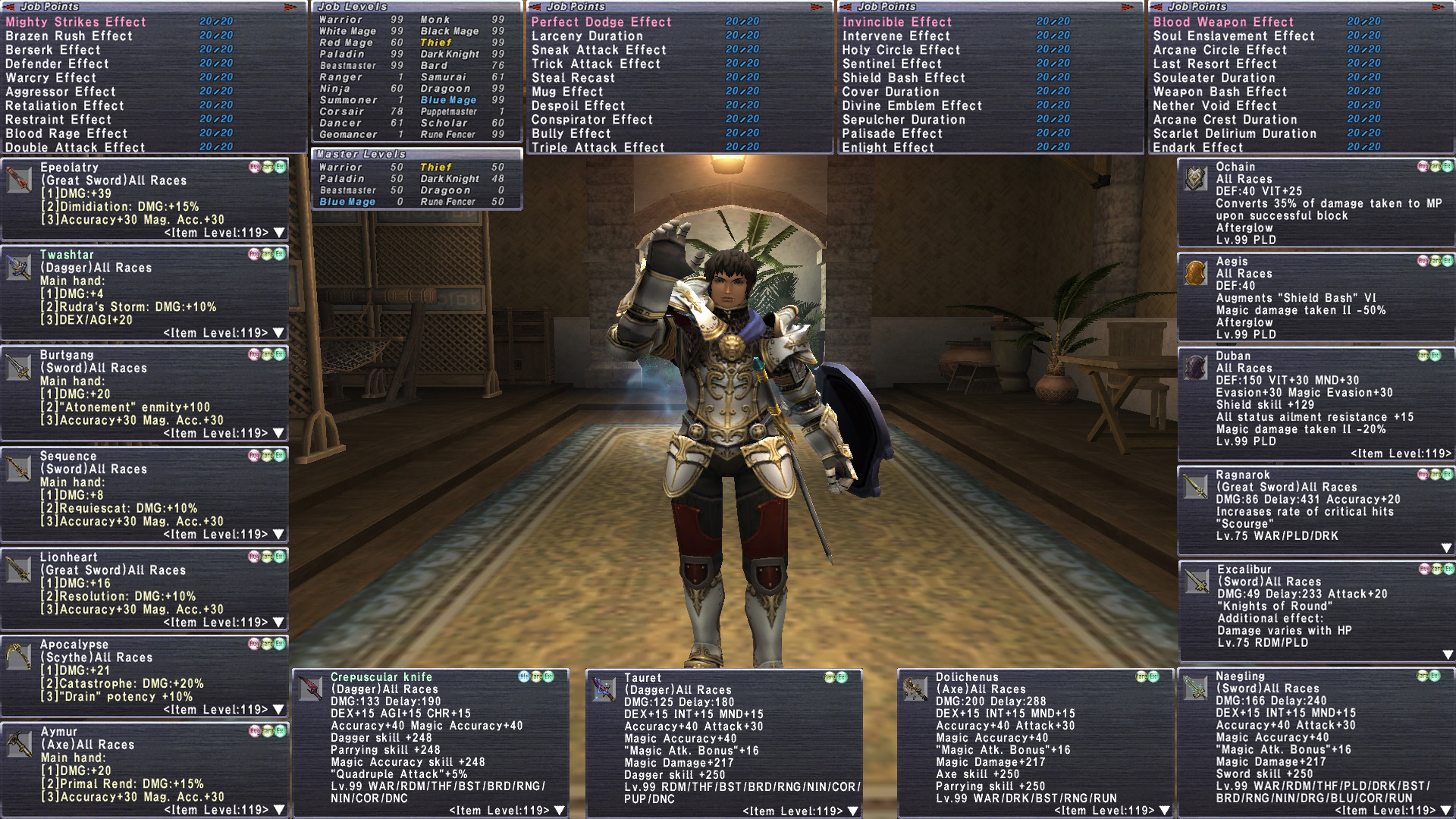
Task: Select Perfect Dodge Effect in the list
Action: 601,22
